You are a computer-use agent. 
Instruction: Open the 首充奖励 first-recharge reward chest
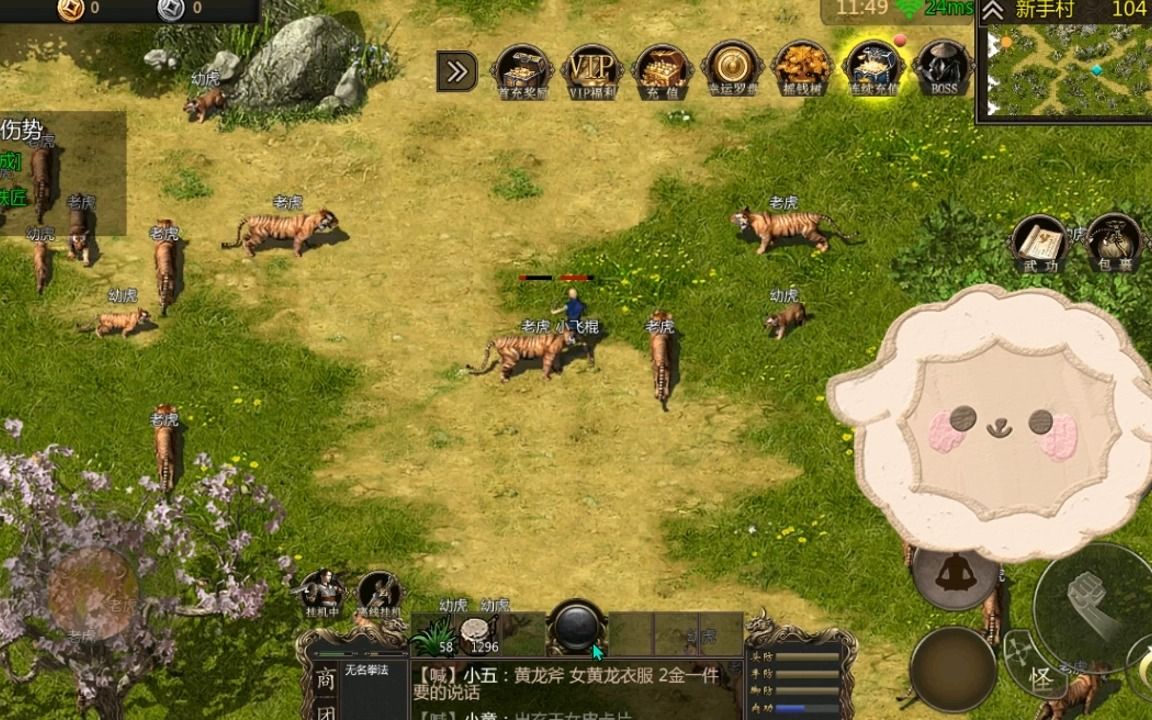coord(522,69)
